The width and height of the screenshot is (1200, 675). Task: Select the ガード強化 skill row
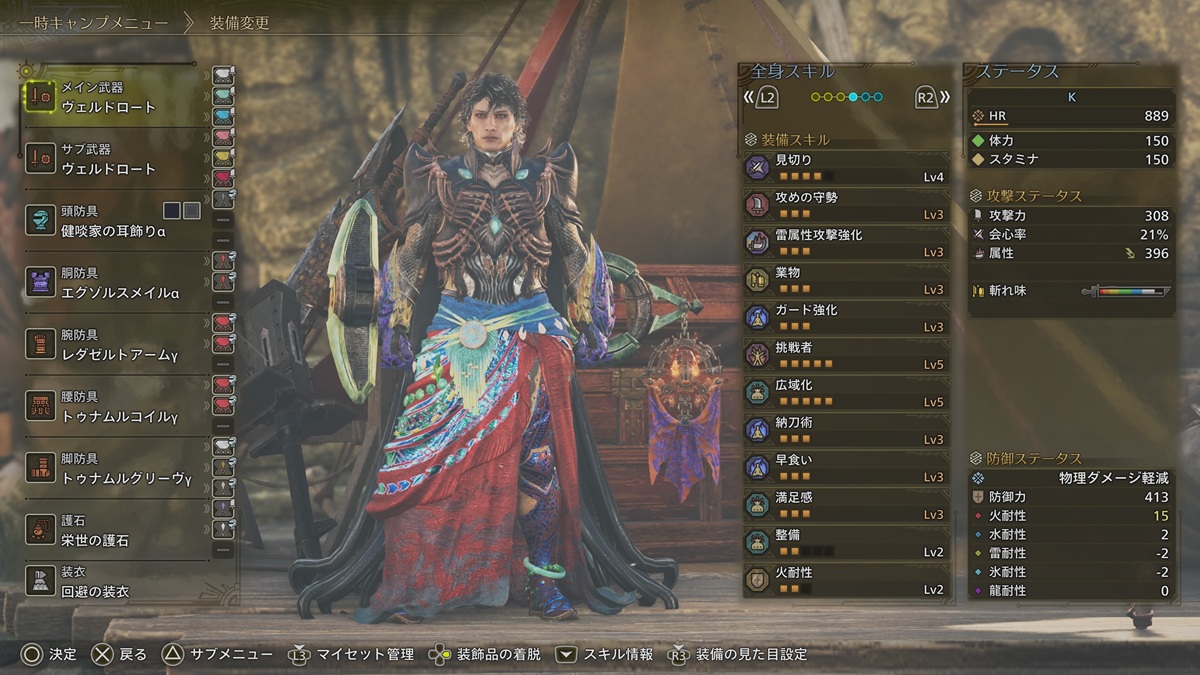tap(846, 318)
